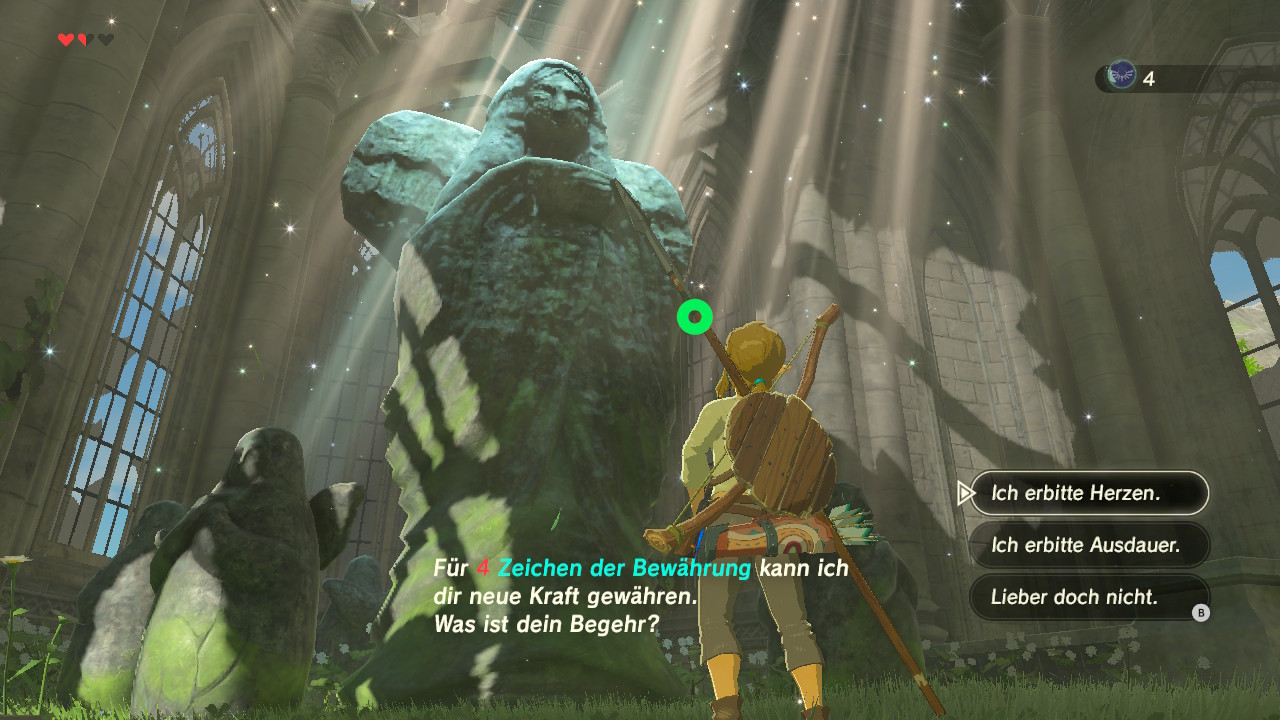The image size is (1280, 720).
Task: Choose "Ich erbitte Herzen." reply
Action: pos(1088,493)
